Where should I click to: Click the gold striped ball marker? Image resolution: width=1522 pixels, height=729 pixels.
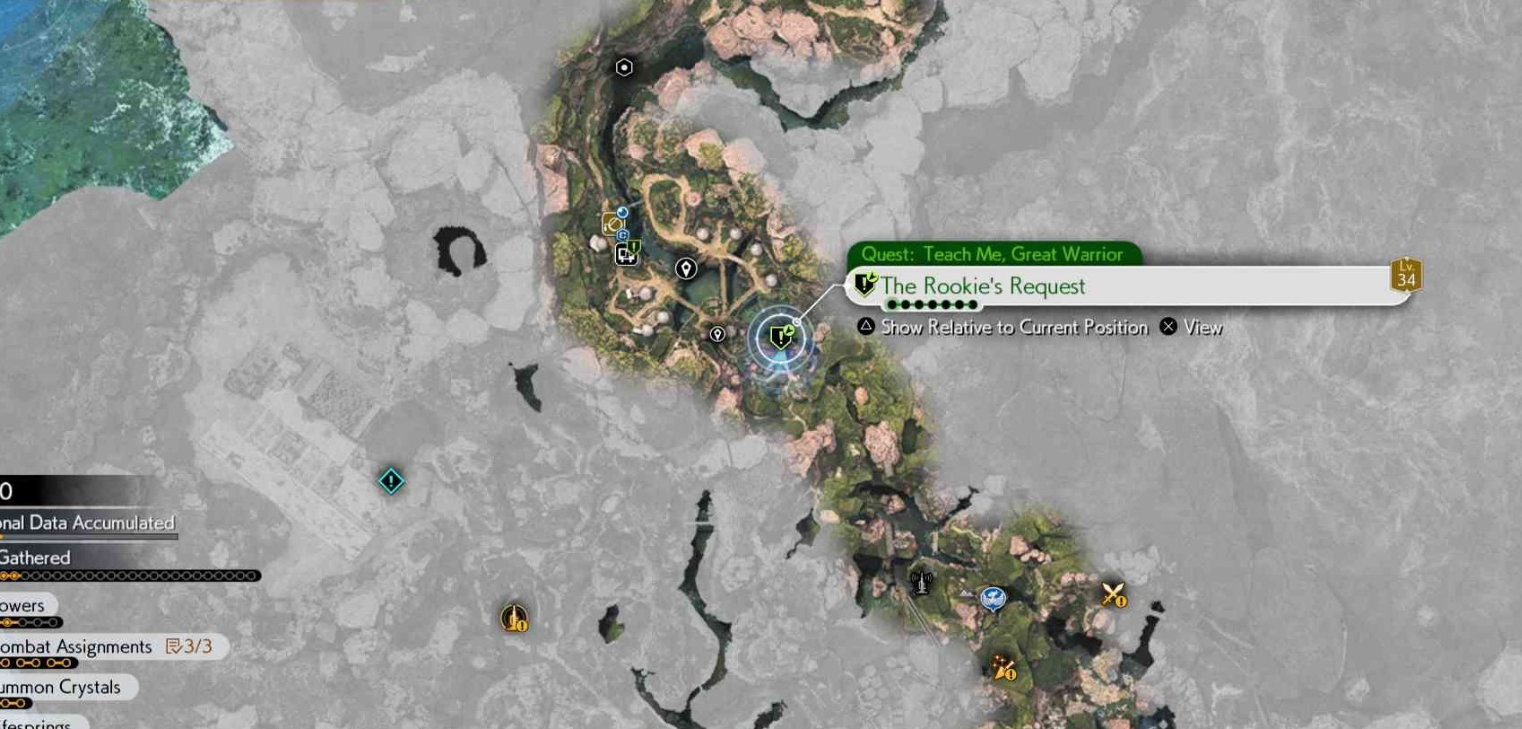612,224
